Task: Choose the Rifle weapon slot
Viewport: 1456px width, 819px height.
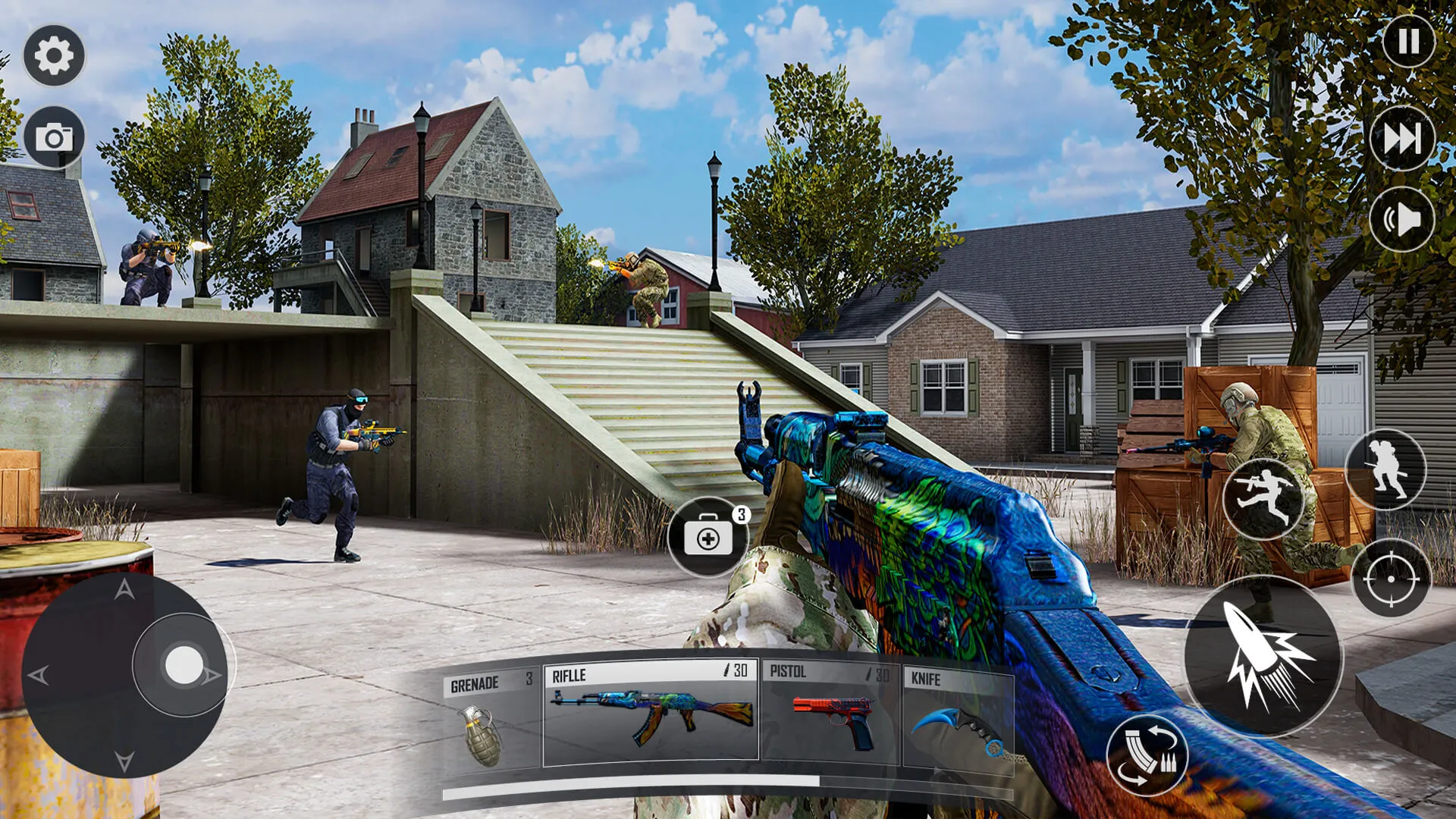Action: tap(651, 713)
